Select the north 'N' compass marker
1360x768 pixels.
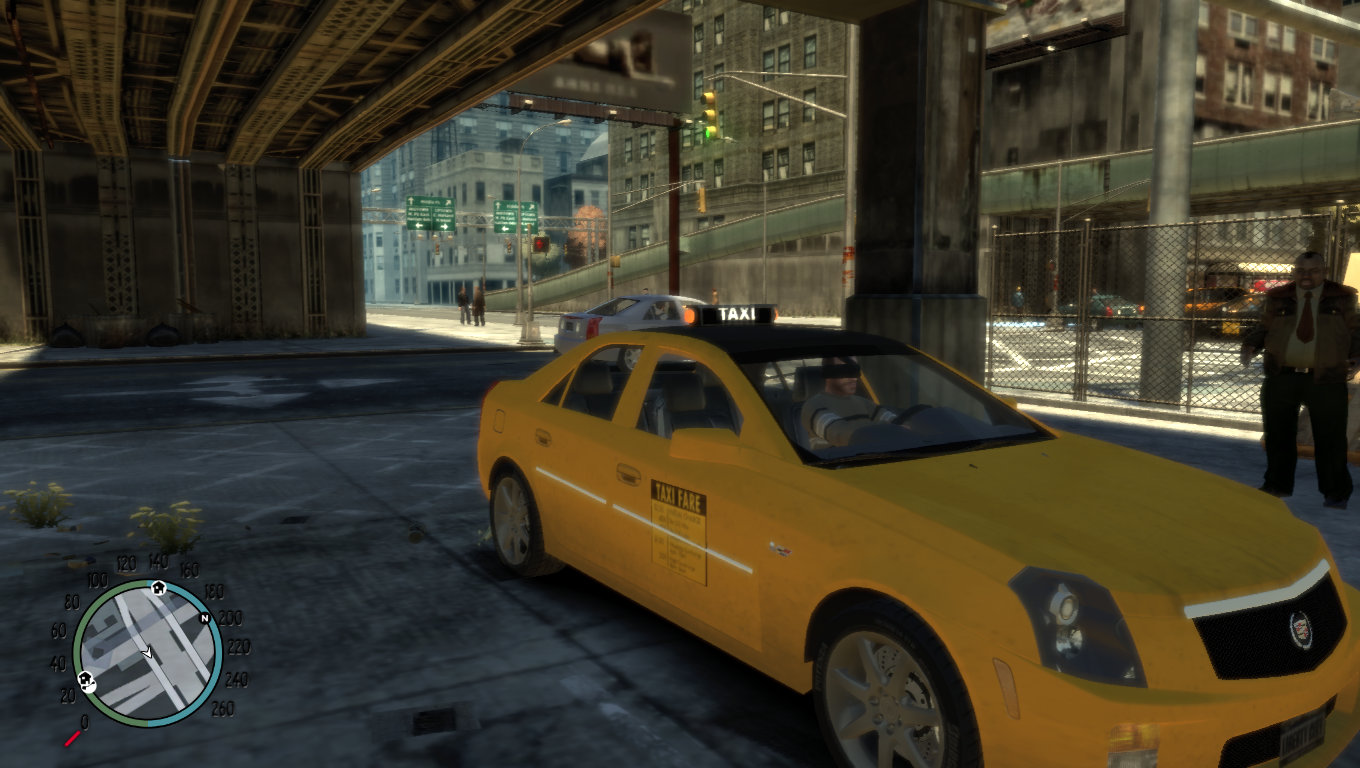(205, 618)
